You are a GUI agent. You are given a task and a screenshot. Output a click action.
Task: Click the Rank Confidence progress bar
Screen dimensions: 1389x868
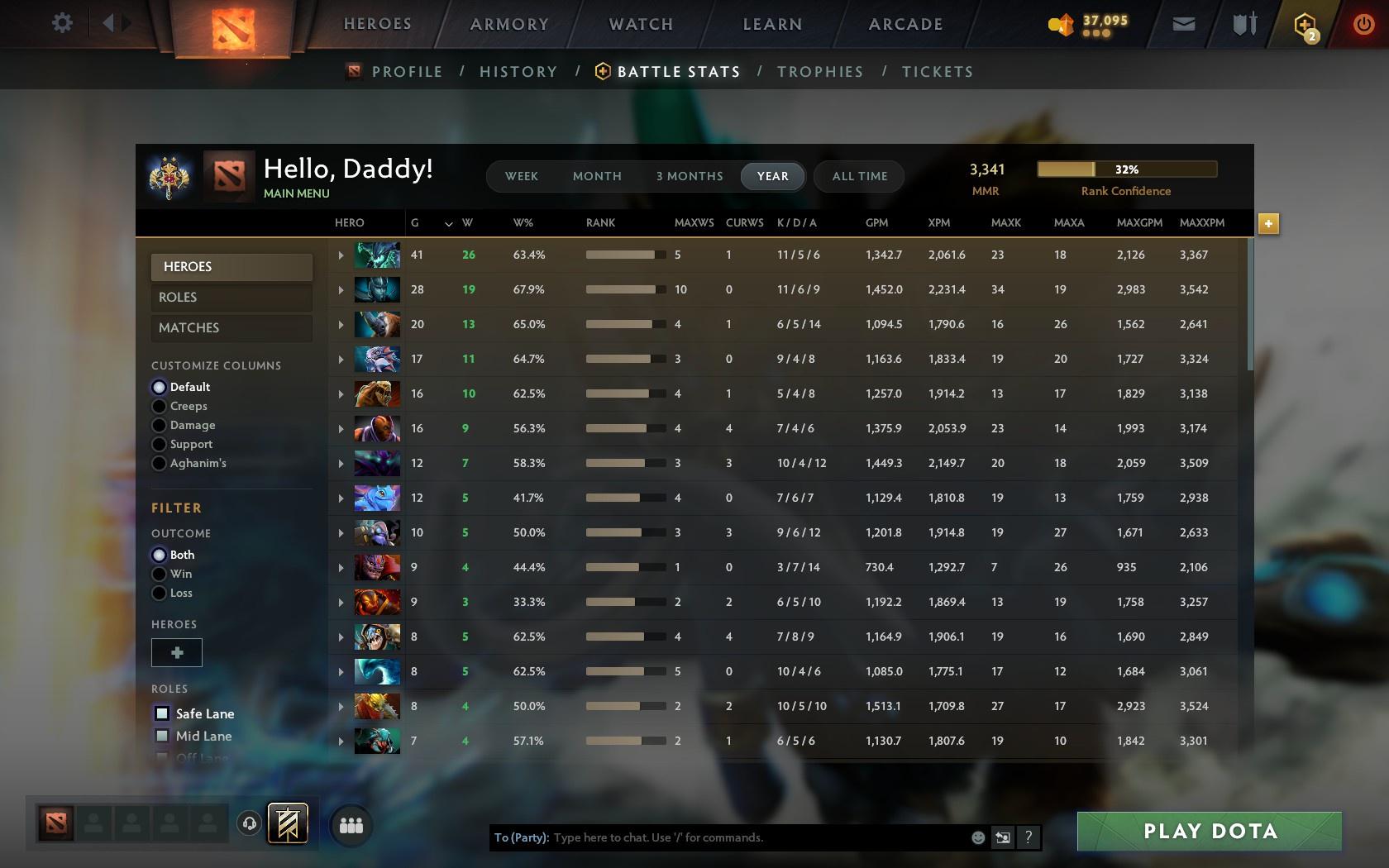(1127, 169)
